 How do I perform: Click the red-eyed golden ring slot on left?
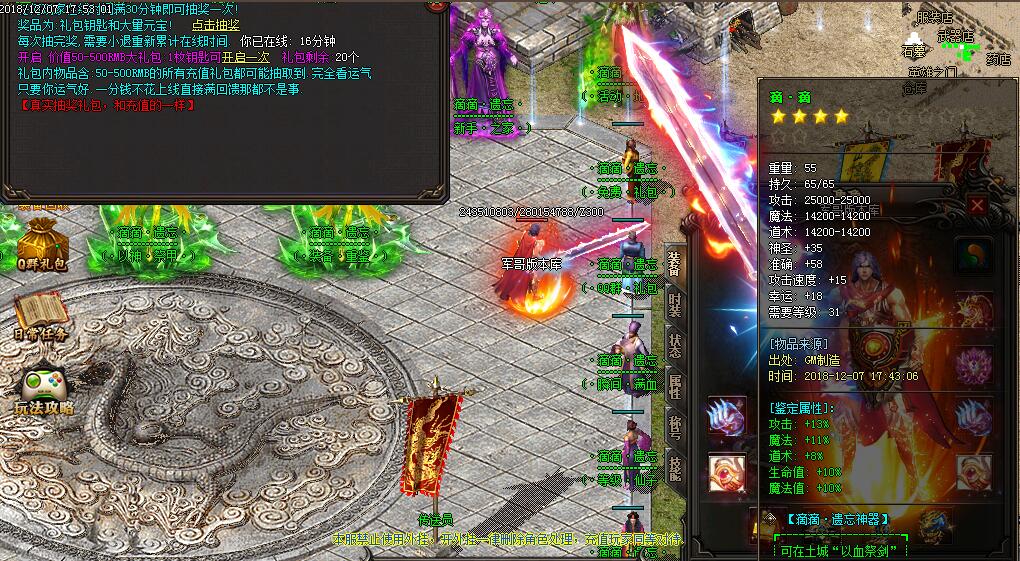tap(727, 472)
